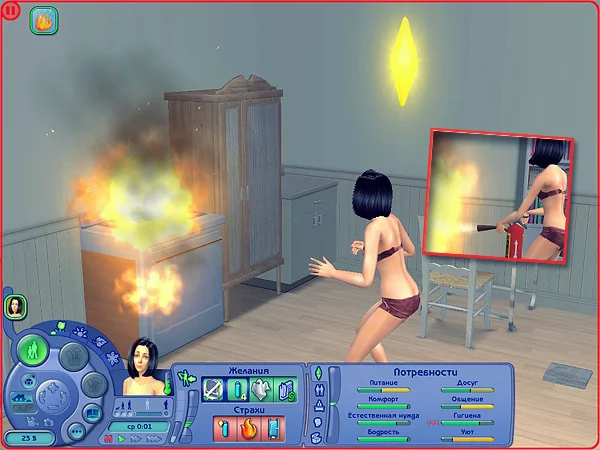The height and width of the screenshot is (450, 600).
Task: Open the green plumbob needs tab
Action: (x=319, y=374)
